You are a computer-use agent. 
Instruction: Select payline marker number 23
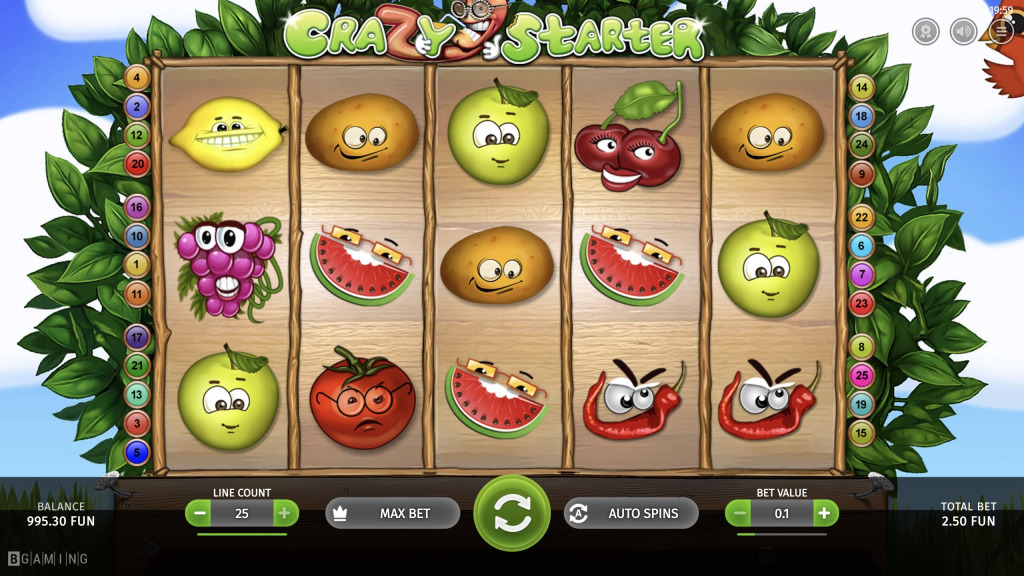tap(861, 303)
